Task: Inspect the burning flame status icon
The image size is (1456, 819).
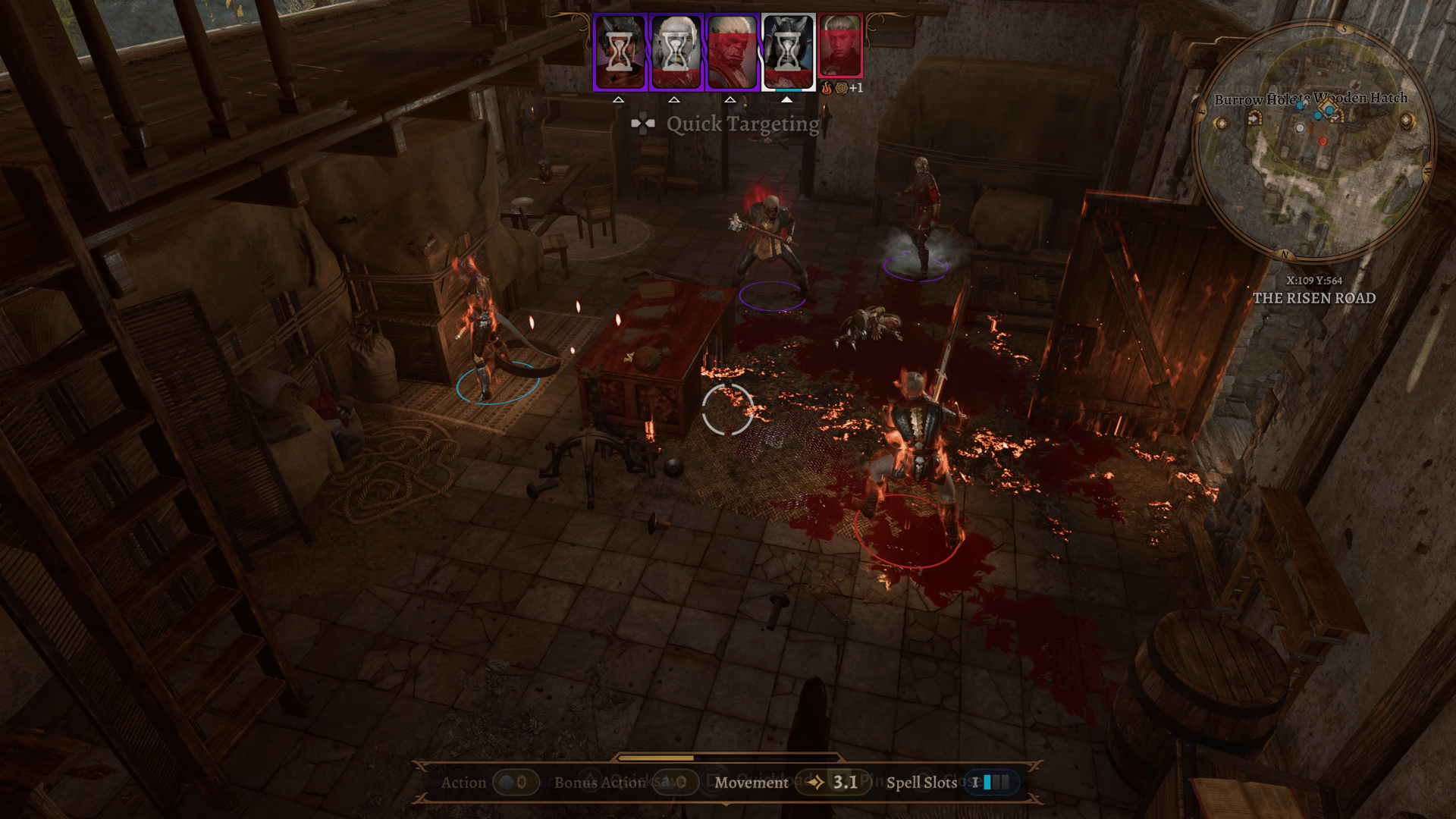Action: coord(827,88)
